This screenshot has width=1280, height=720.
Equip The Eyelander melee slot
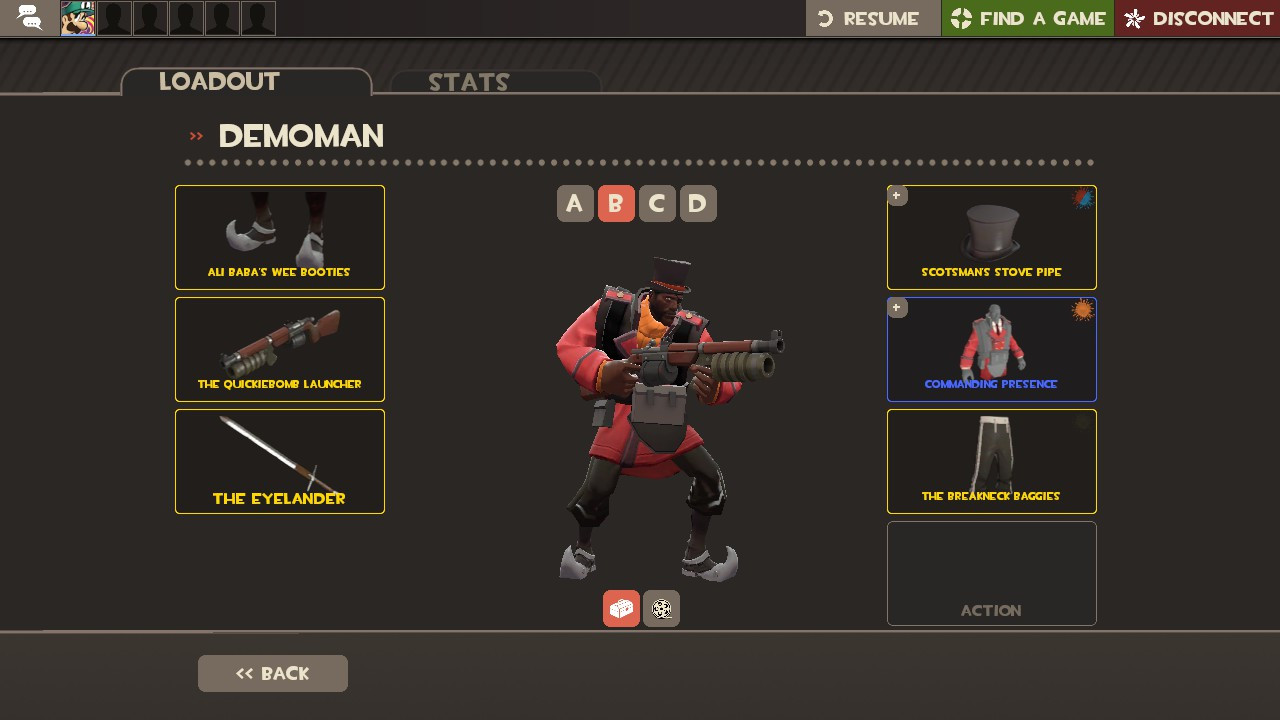tap(280, 461)
